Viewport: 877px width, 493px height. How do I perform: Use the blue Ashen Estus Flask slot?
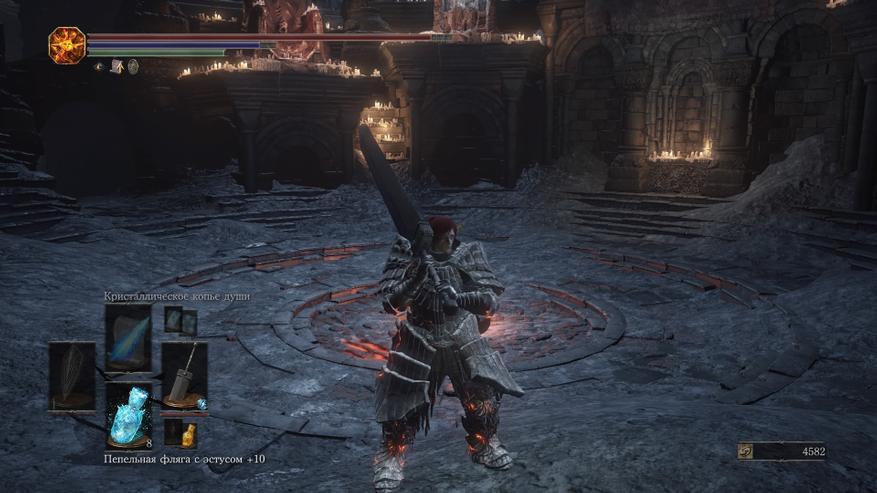[129, 415]
